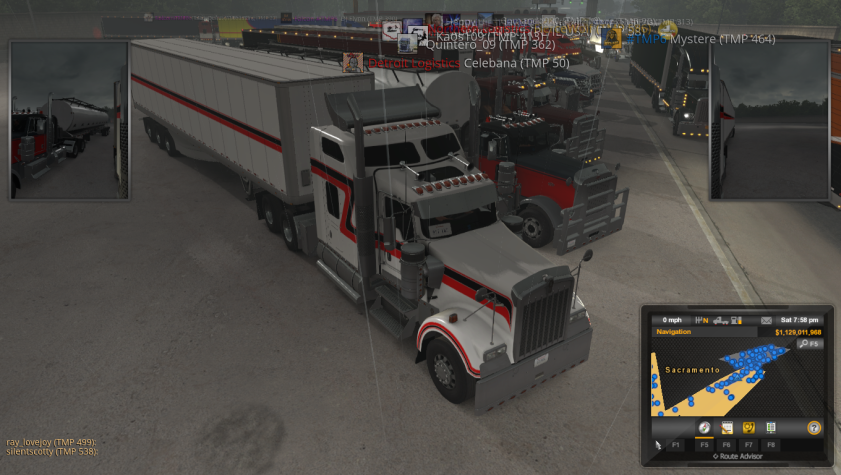This screenshot has width=841, height=475.
Task: Zoom the Route Advisor map with magnifier
Action: [x=809, y=344]
